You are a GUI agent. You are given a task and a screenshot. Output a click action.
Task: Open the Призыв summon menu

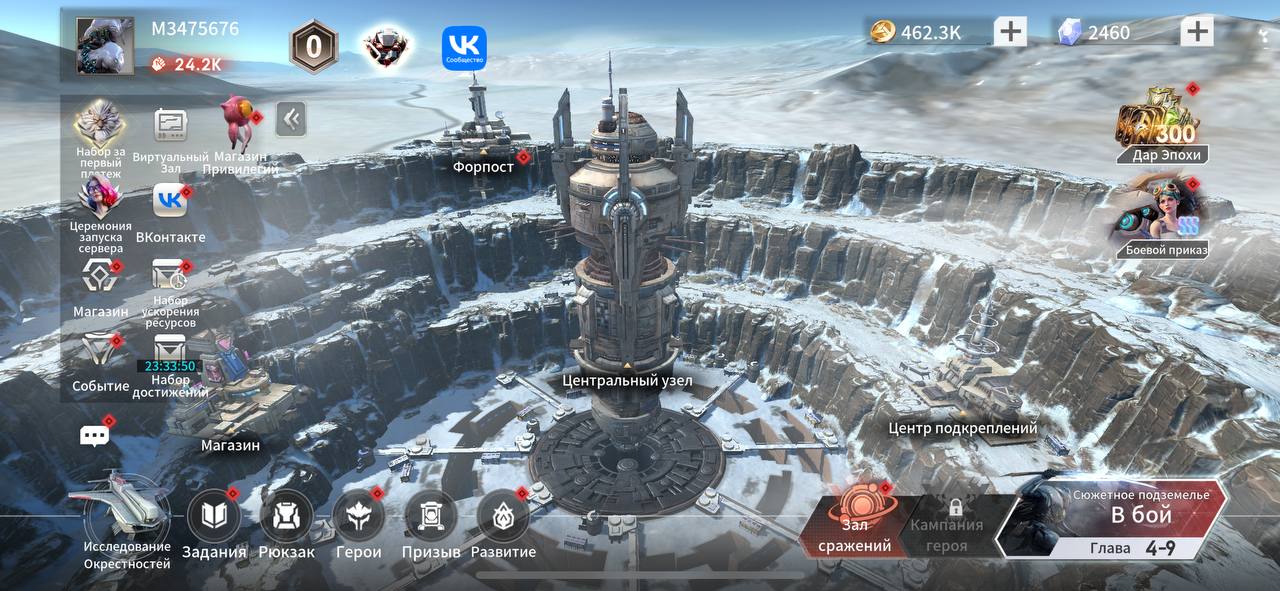point(431,518)
